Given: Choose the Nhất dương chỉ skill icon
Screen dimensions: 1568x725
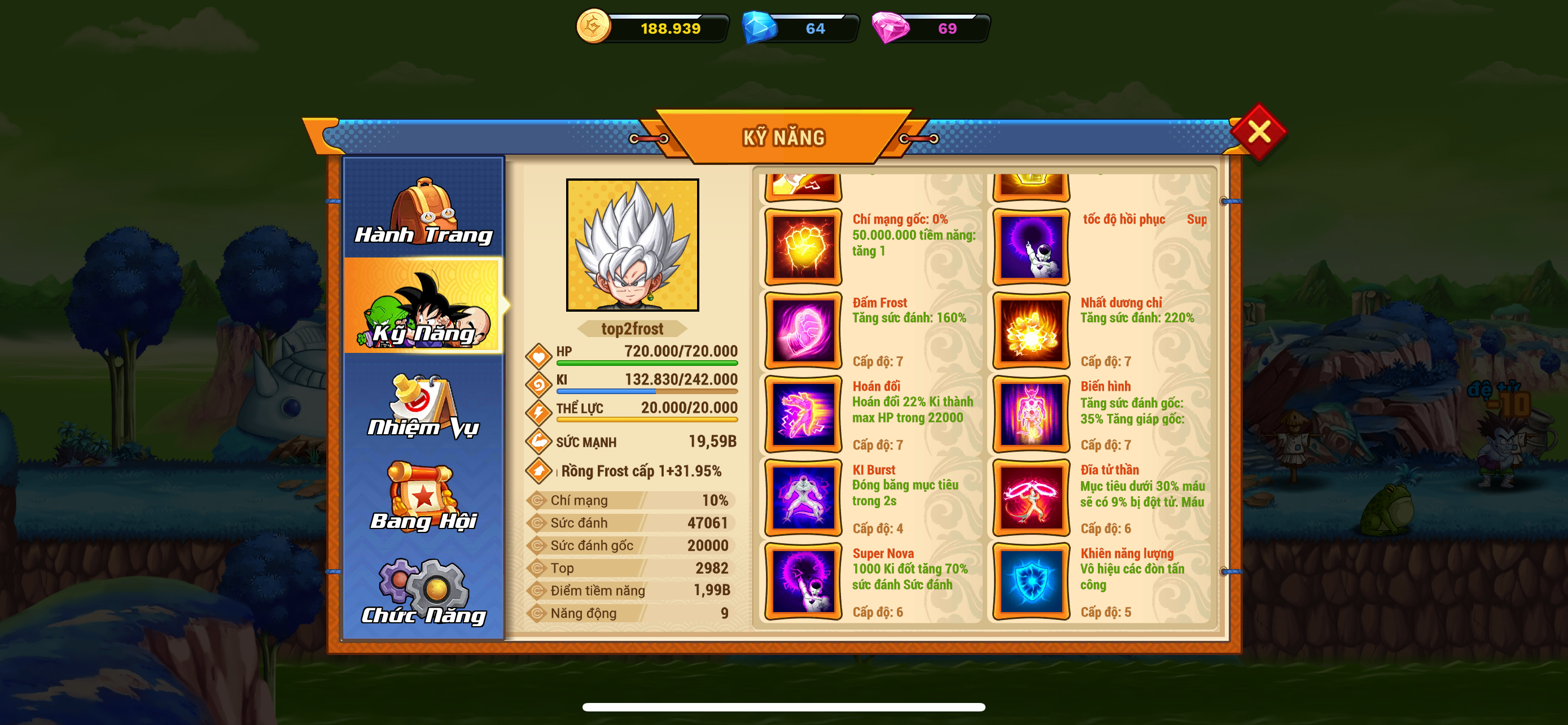Looking at the screenshot, I should tap(1031, 330).
